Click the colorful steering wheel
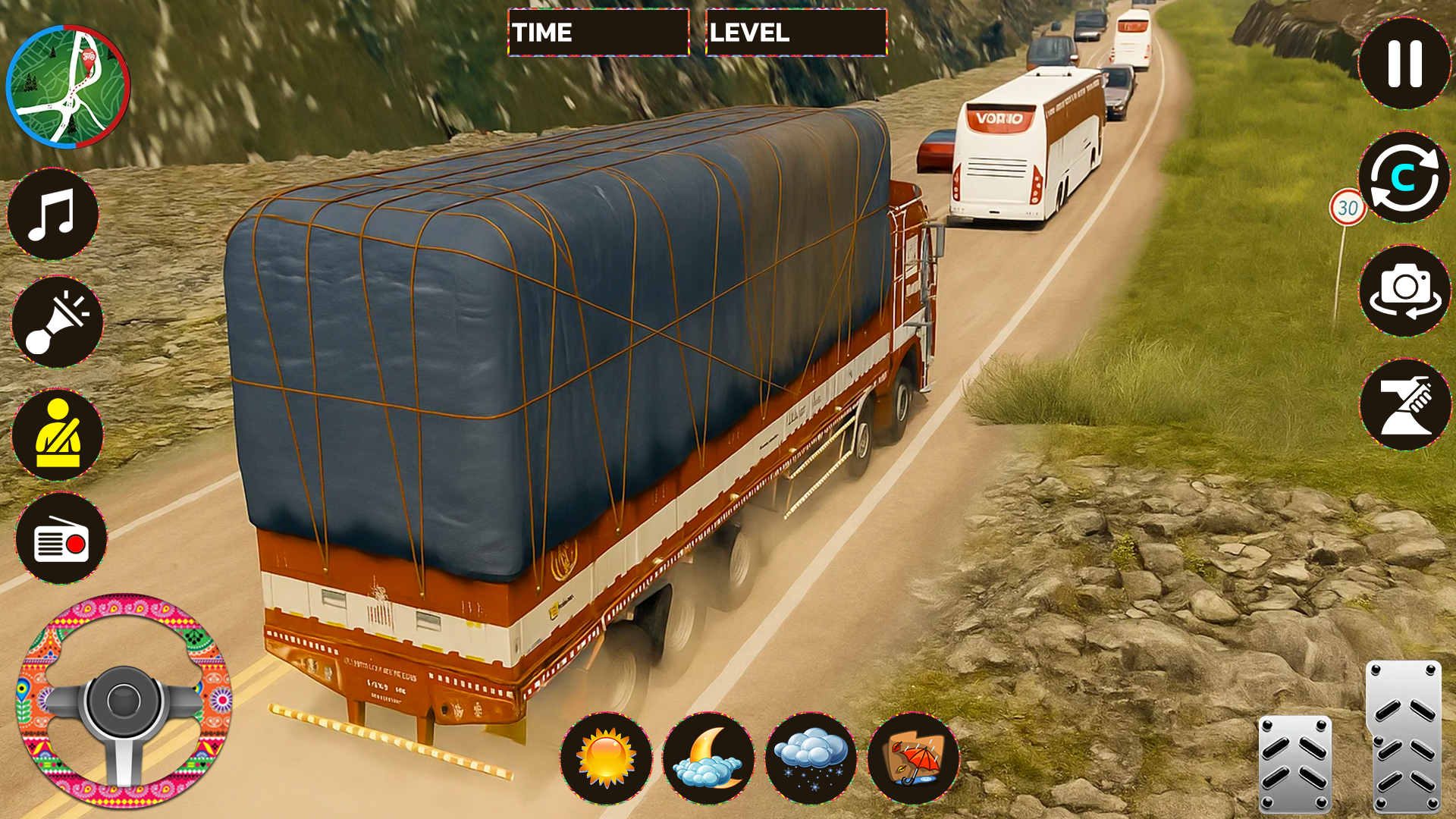Viewport: 1456px width, 819px height. pyautogui.click(x=124, y=701)
